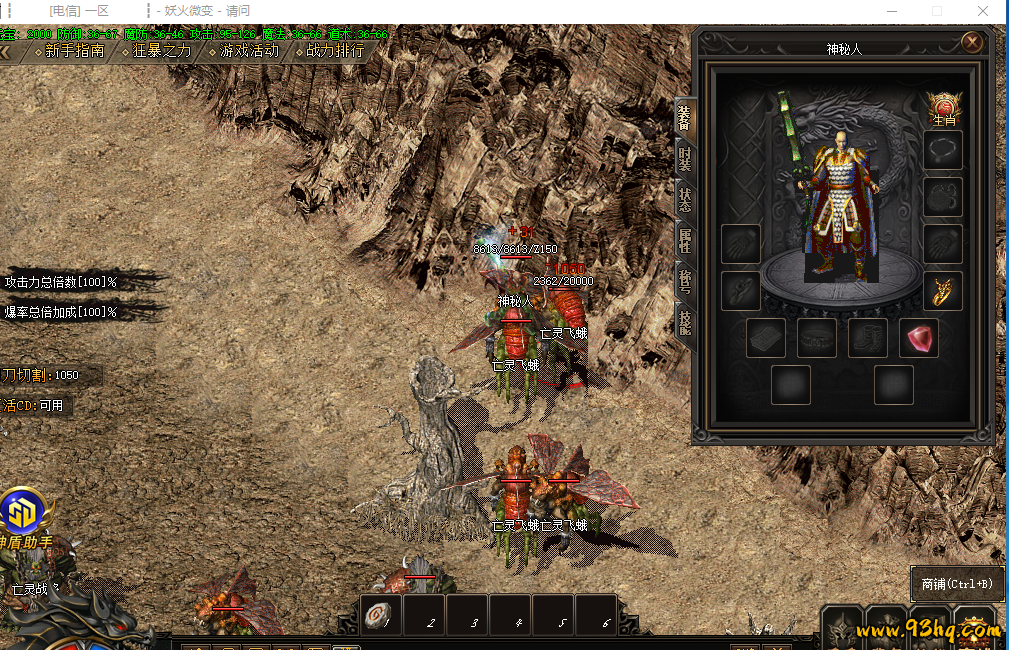Close the 神秘人 character panel

971,42
